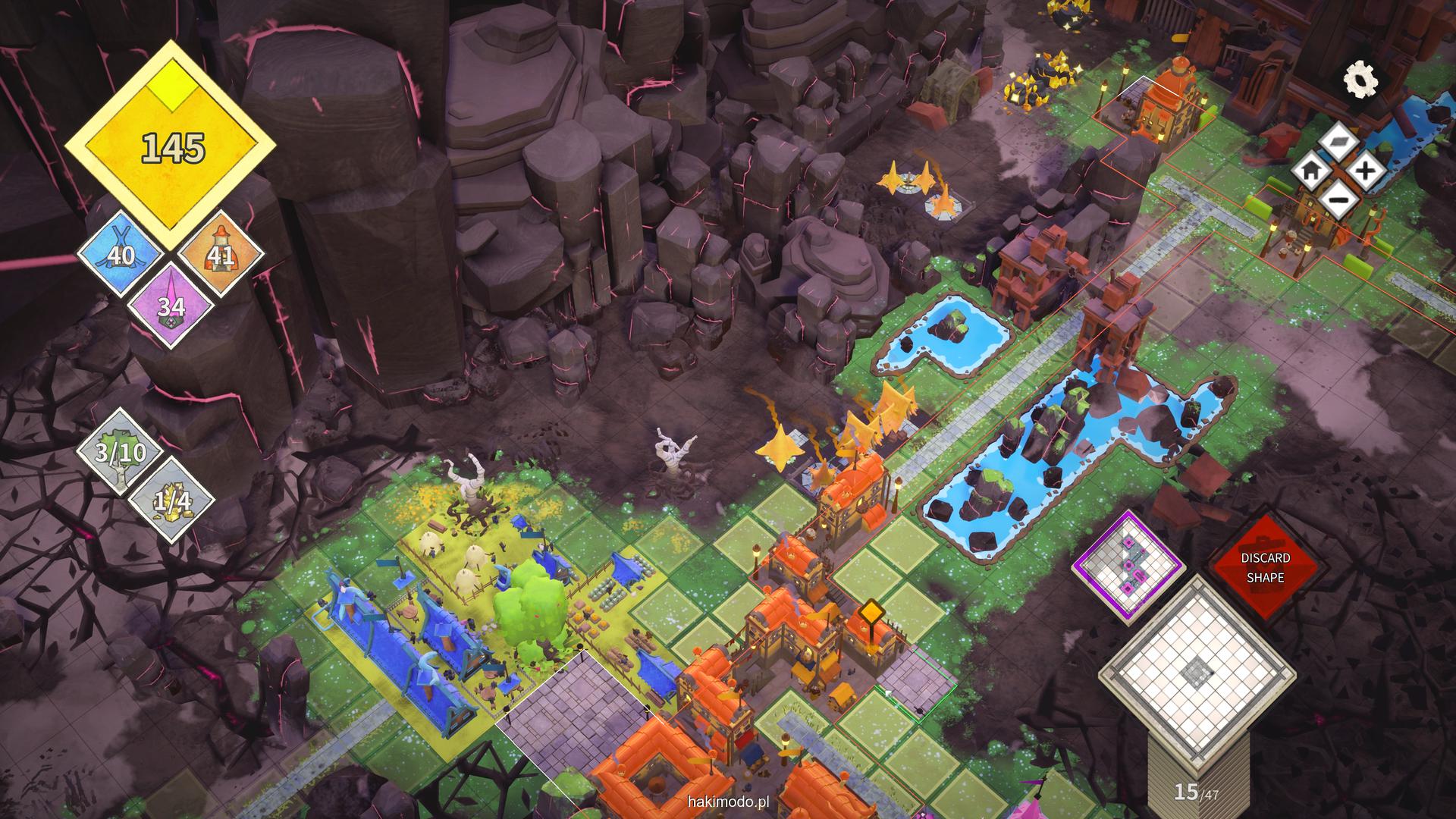The width and height of the screenshot is (1456, 819).
Task: Discard the current shape
Action: coord(1265,567)
